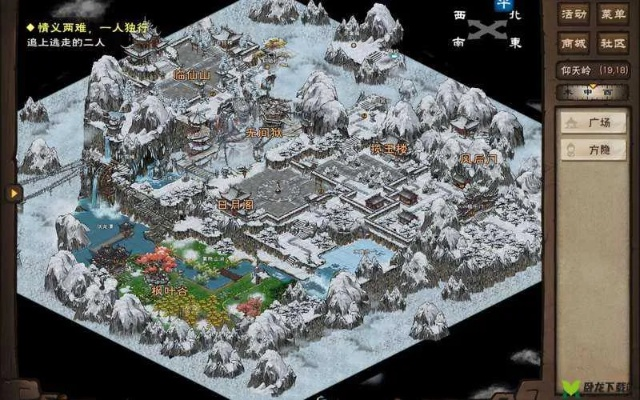Open the 菜单 (Menu) button
The width and height of the screenshot is (640, 400).
click(x=612, y=15)
